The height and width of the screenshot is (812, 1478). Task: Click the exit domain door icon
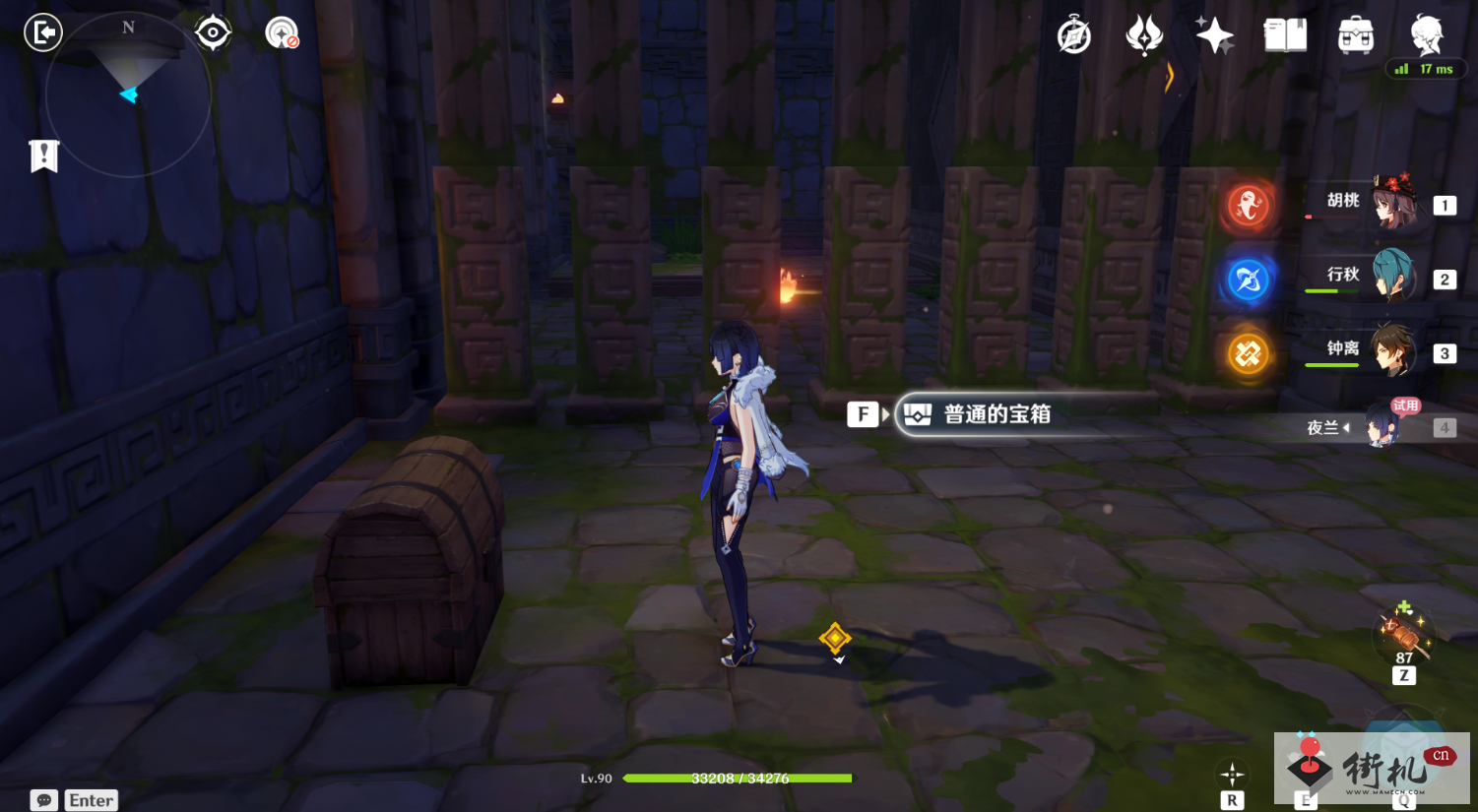click(43, 32)
